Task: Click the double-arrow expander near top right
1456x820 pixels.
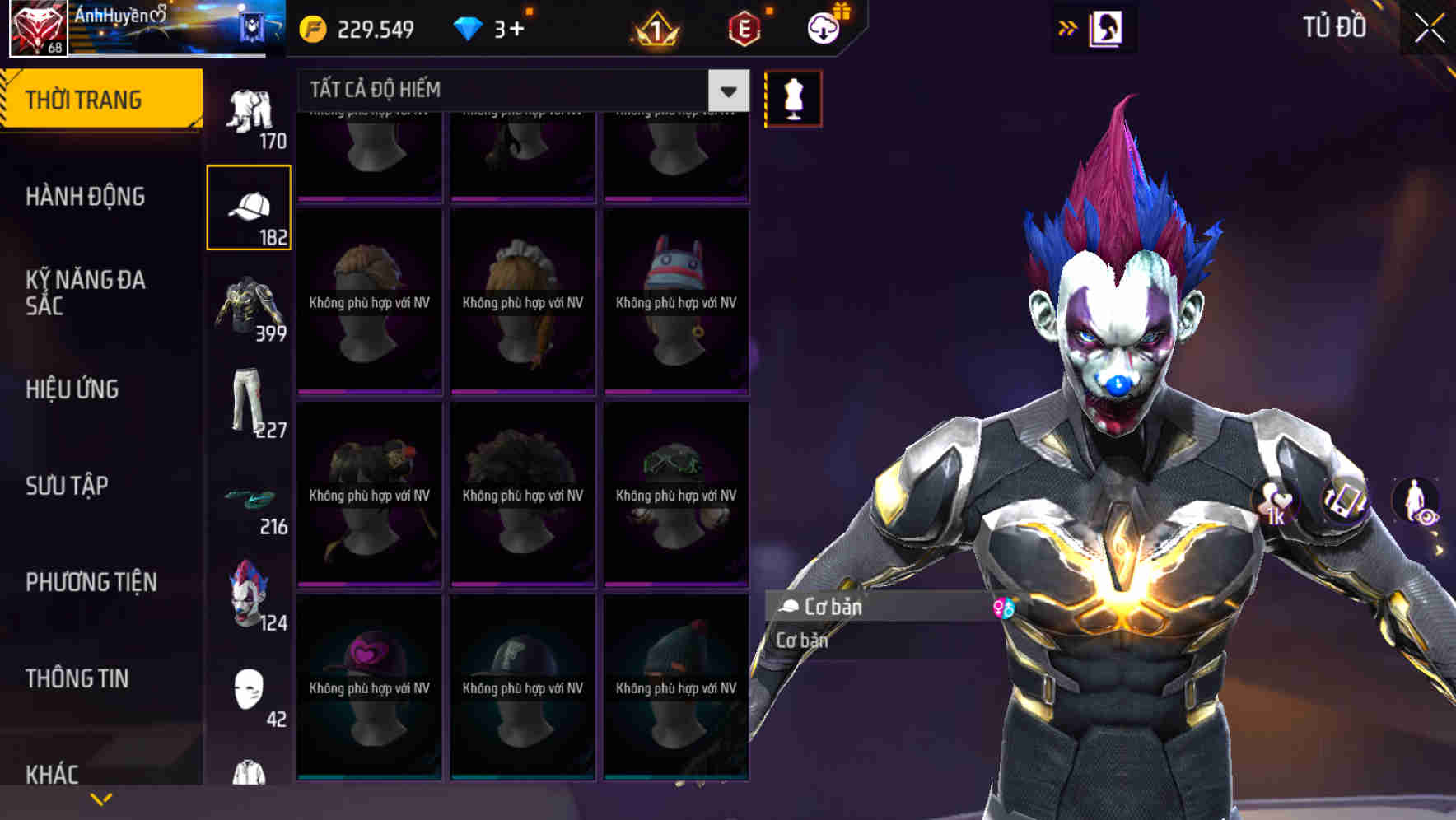Action: [1067, 27]
